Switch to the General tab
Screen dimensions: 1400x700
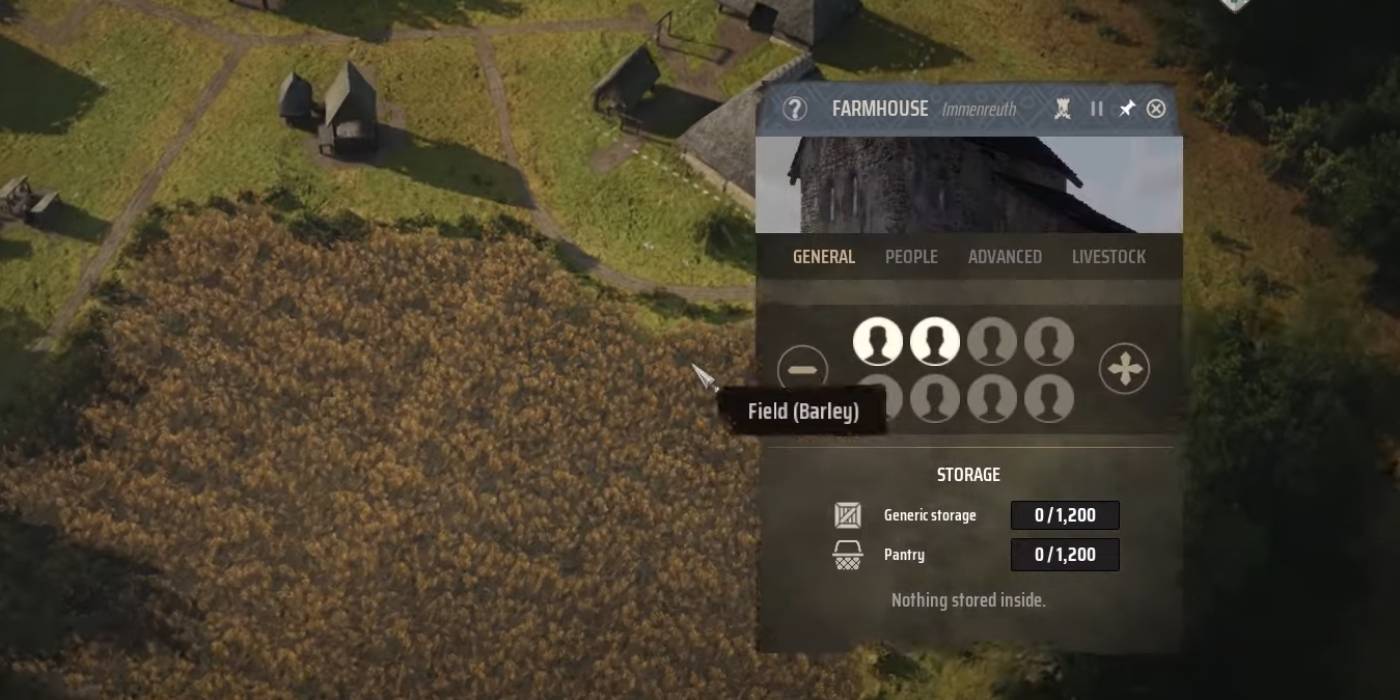823,257
